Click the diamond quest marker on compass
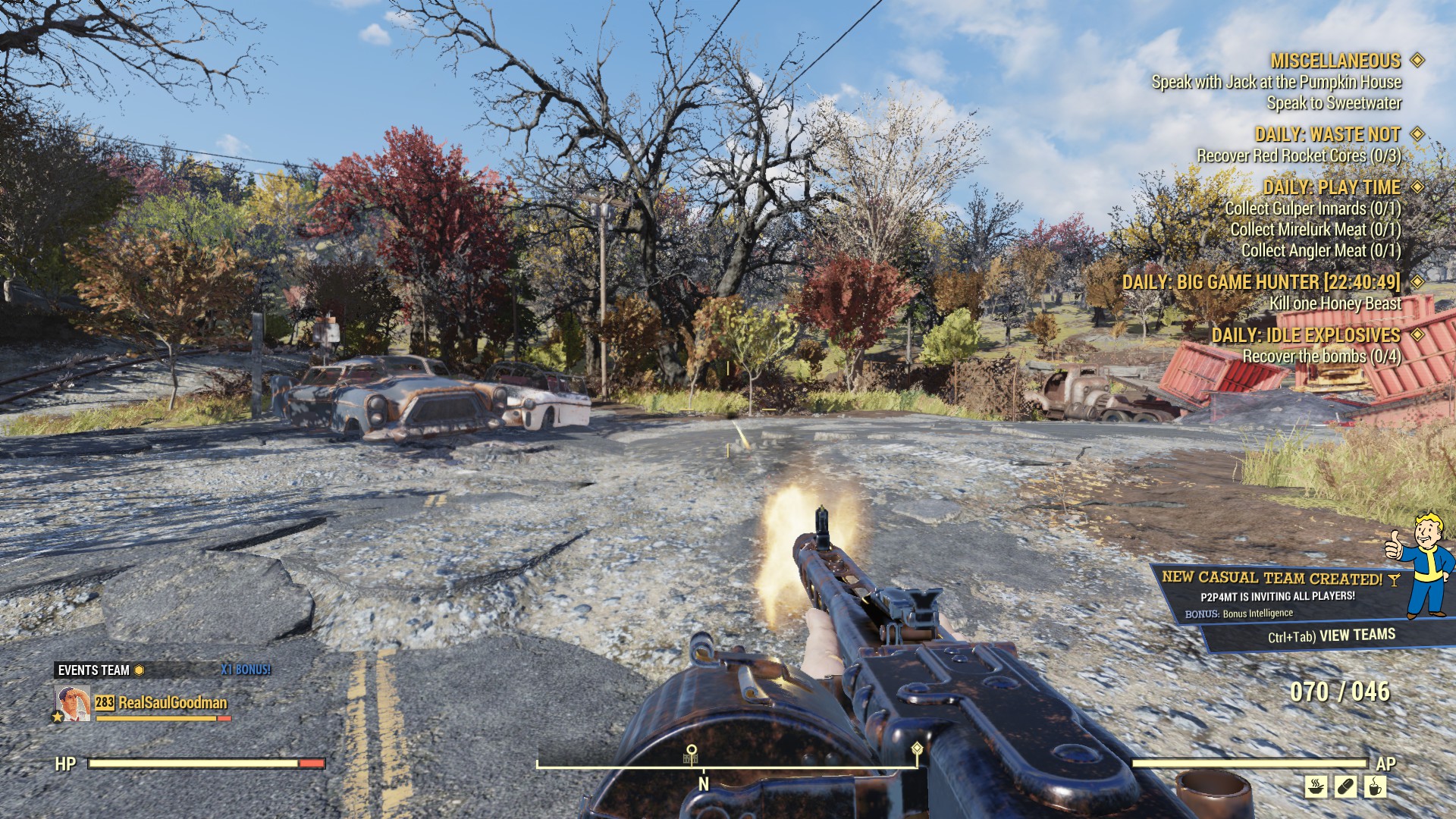Viewport: 1456px width, 819px height. click(917, 750)
